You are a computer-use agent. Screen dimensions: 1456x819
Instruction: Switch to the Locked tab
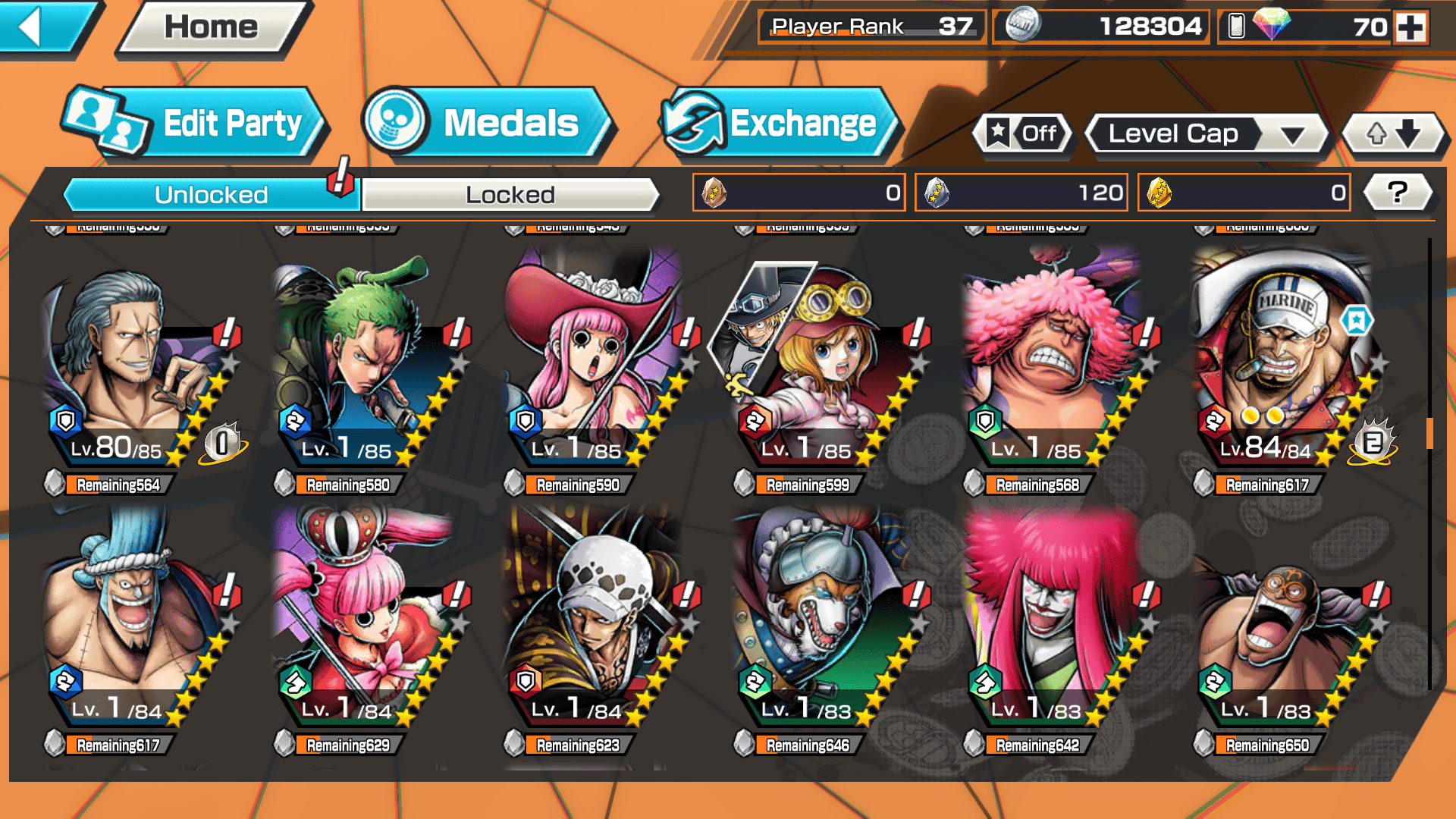click(510, 195)
